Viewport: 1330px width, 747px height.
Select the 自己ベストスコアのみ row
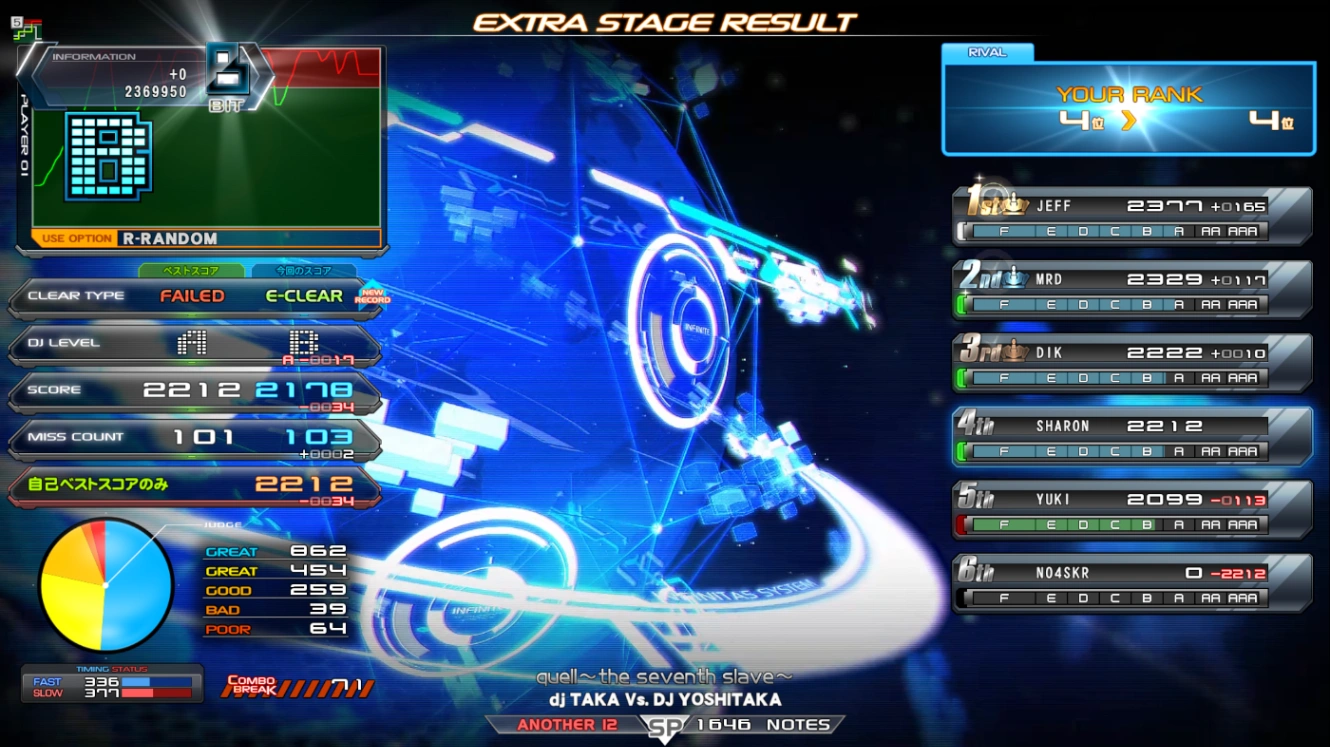194,485
